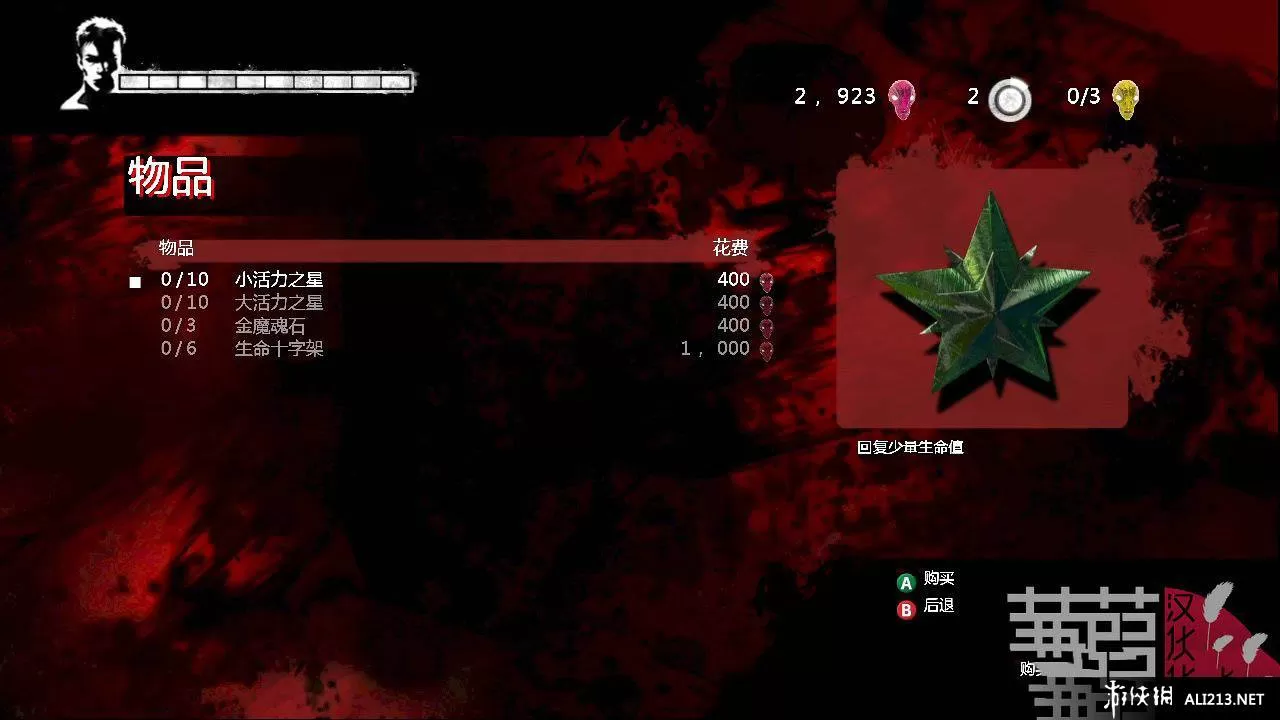Click the skull icon beside the 400 price
This screenshot has height=720, width=1280.
pos(768,280)
